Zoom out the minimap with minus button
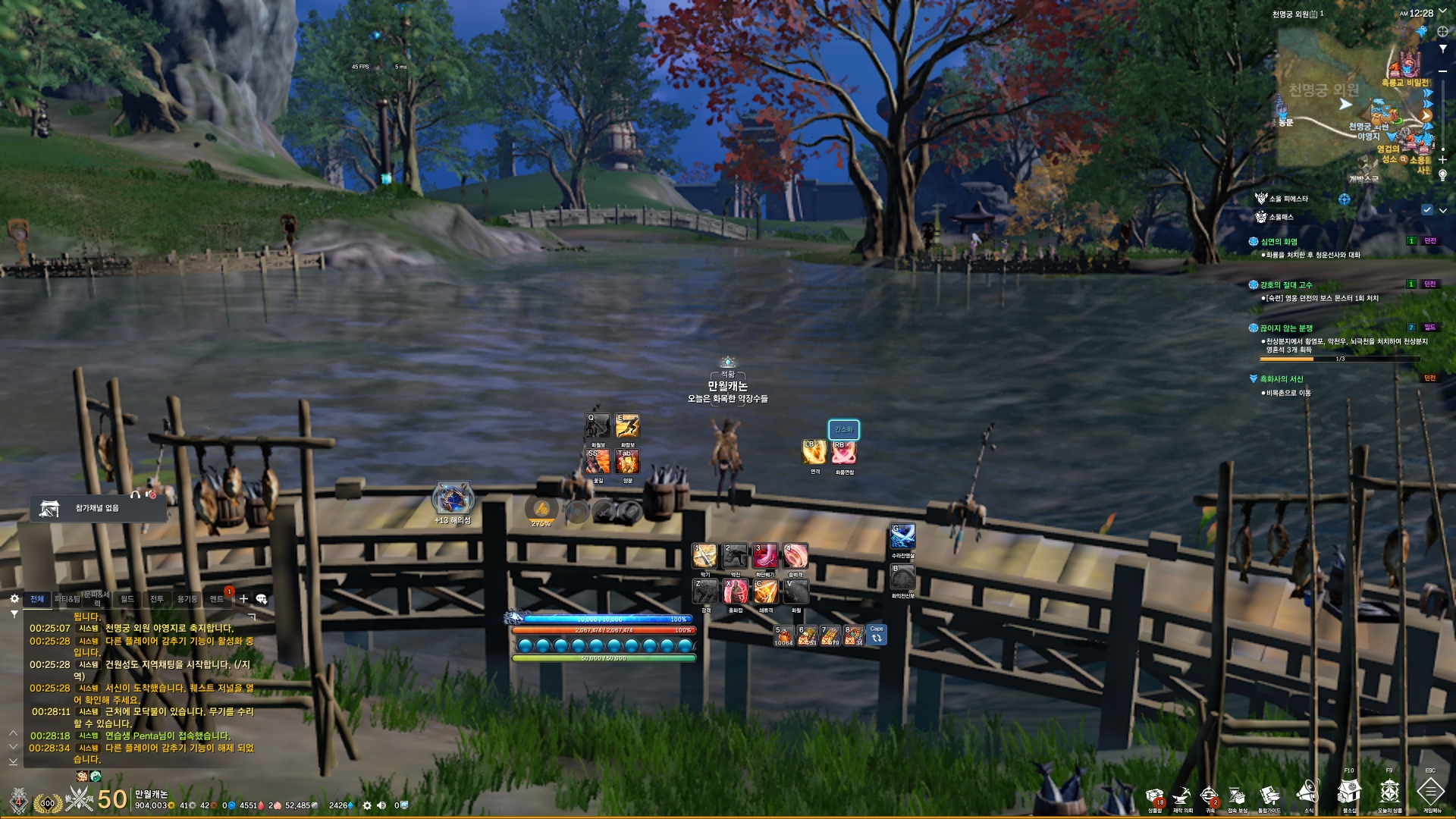 (1442, 71)
